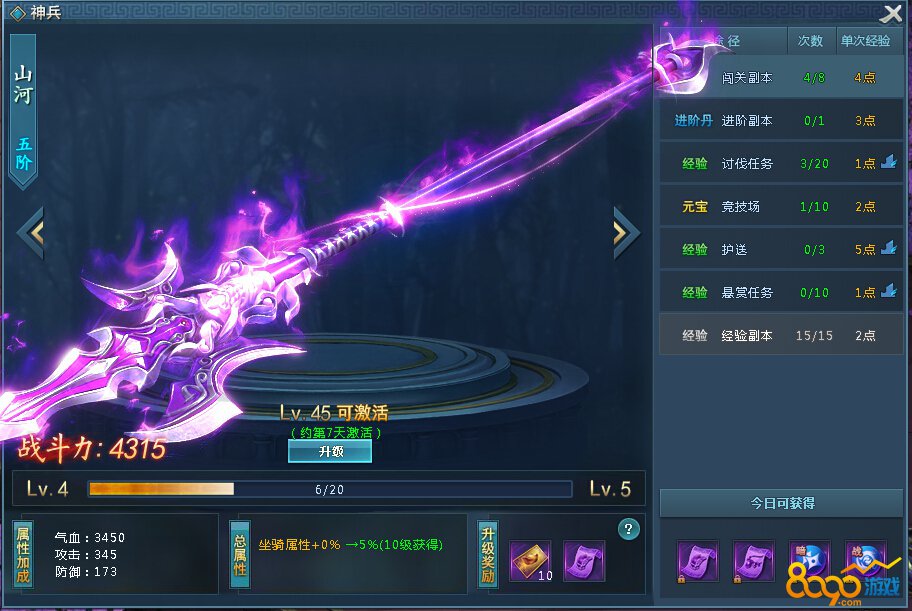Click the 升级 upgrade button
912x611 pixels.
(330, 452)
